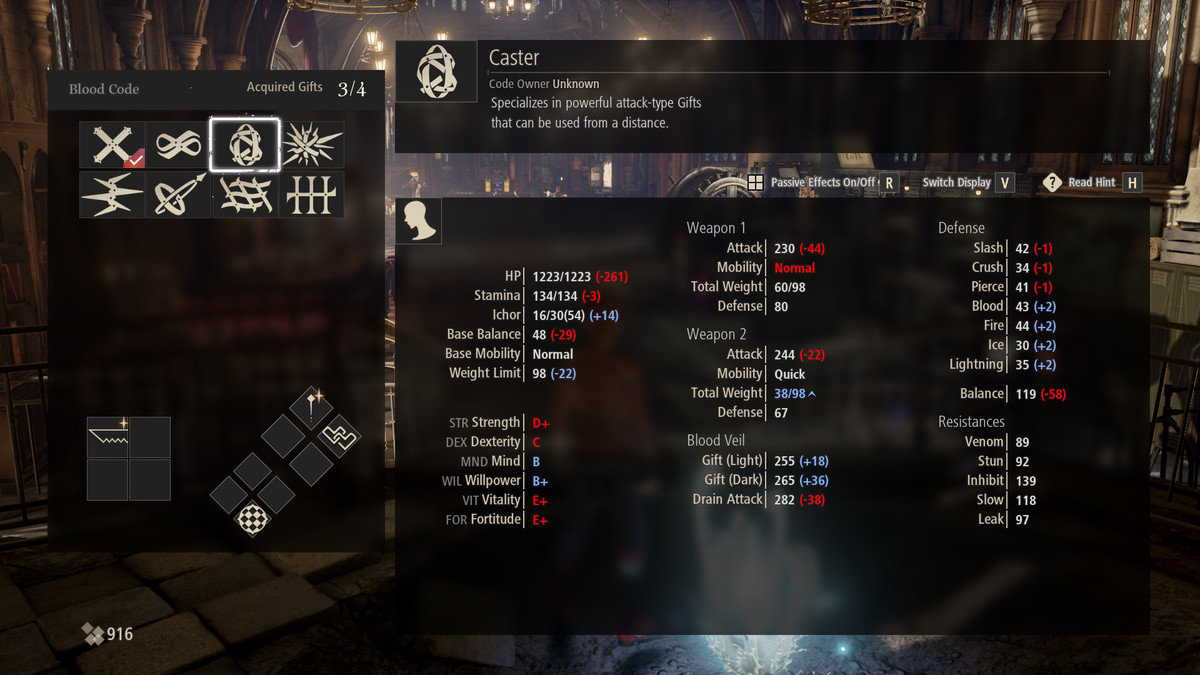Screen dimensions: 1200x675
Task: Pick the spiky starburst blood code
Action: click(311, 146)
